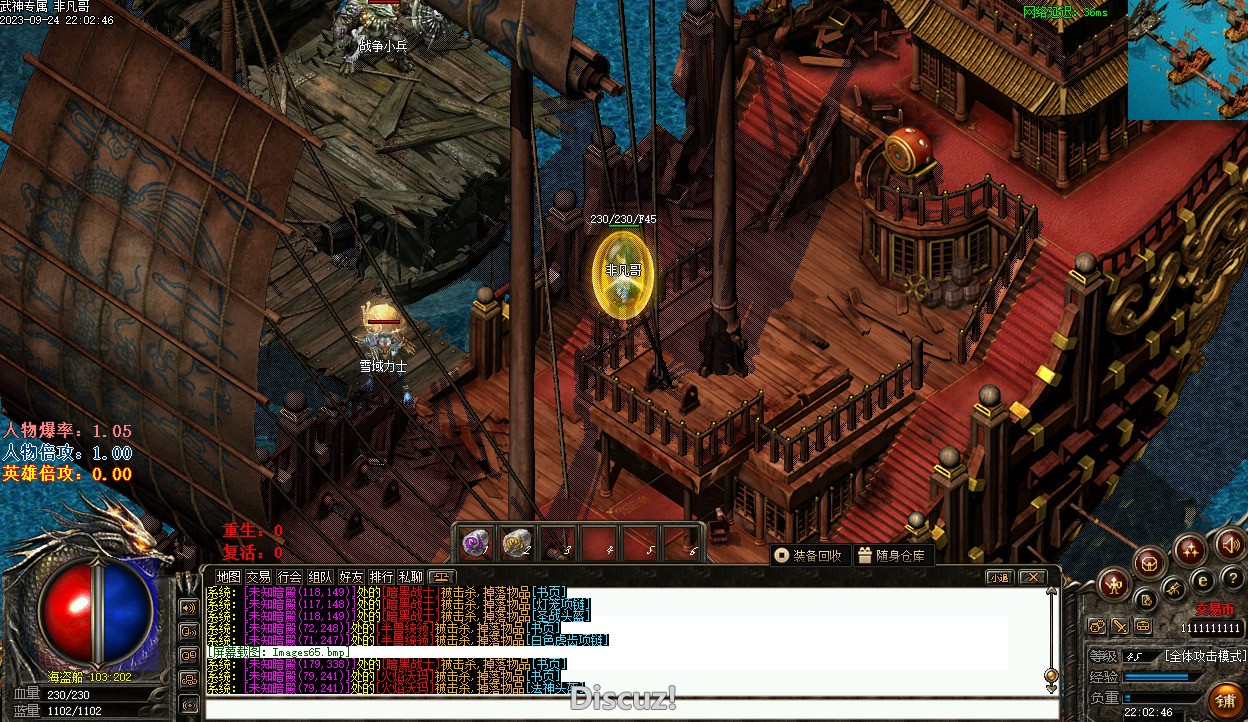Use the gold swirl stone in hotbar slot 2

pyautogui.click(x=516, y=544)
